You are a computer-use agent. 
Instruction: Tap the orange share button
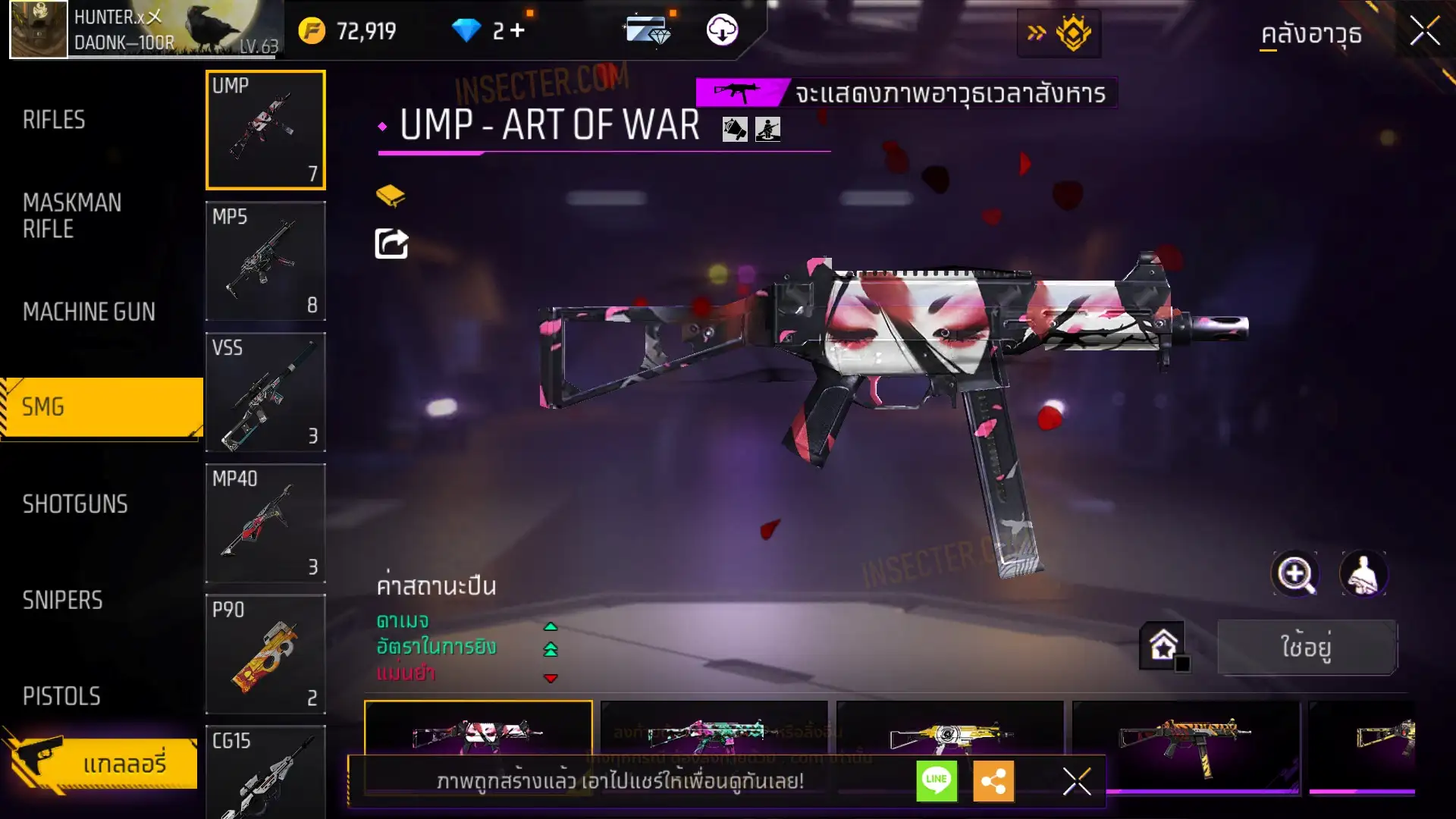993,781
